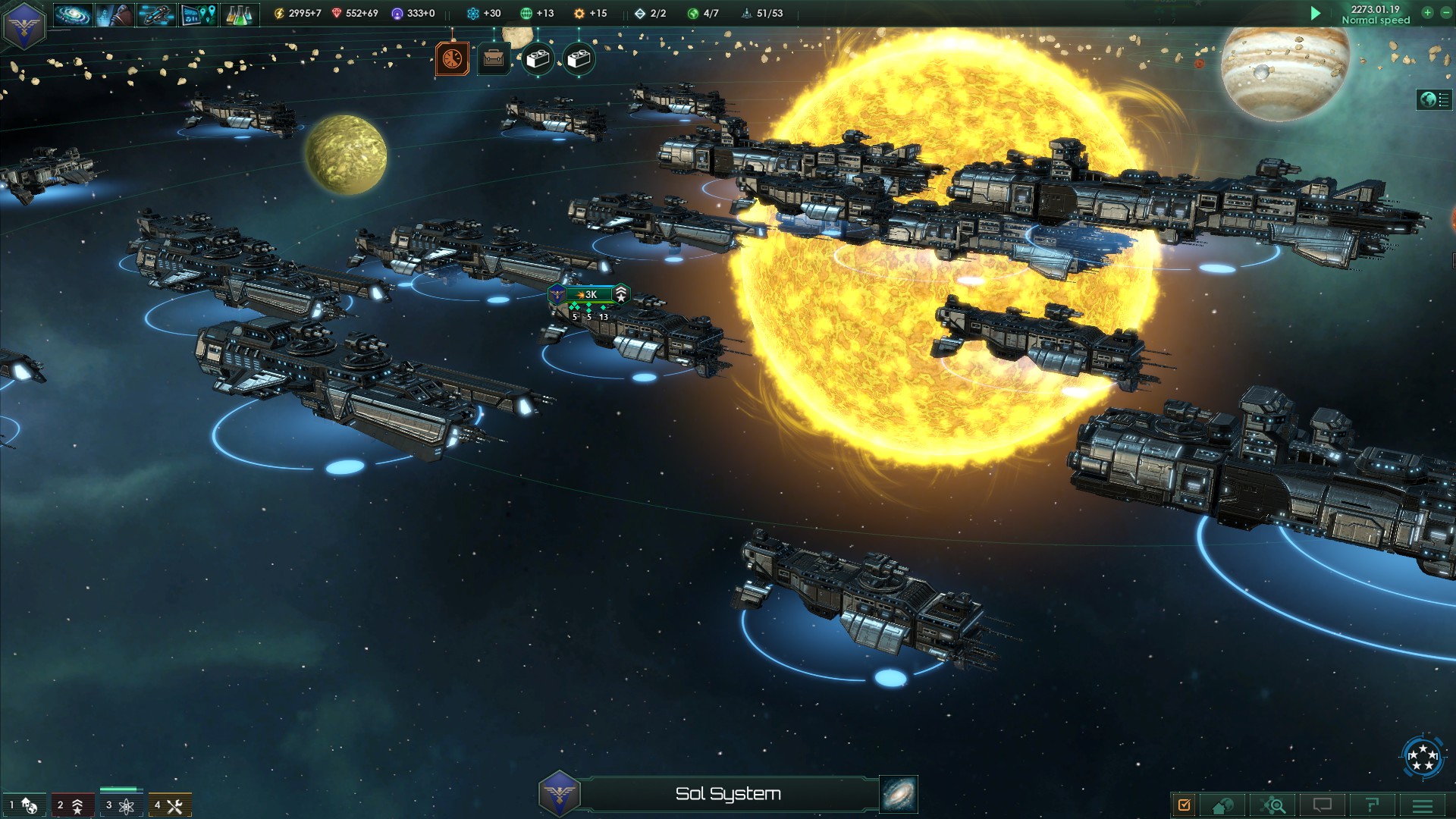The height and width of the screenshot is (819, 1456).
Task: Resume the game with the play arrow
Action: 1316,13
